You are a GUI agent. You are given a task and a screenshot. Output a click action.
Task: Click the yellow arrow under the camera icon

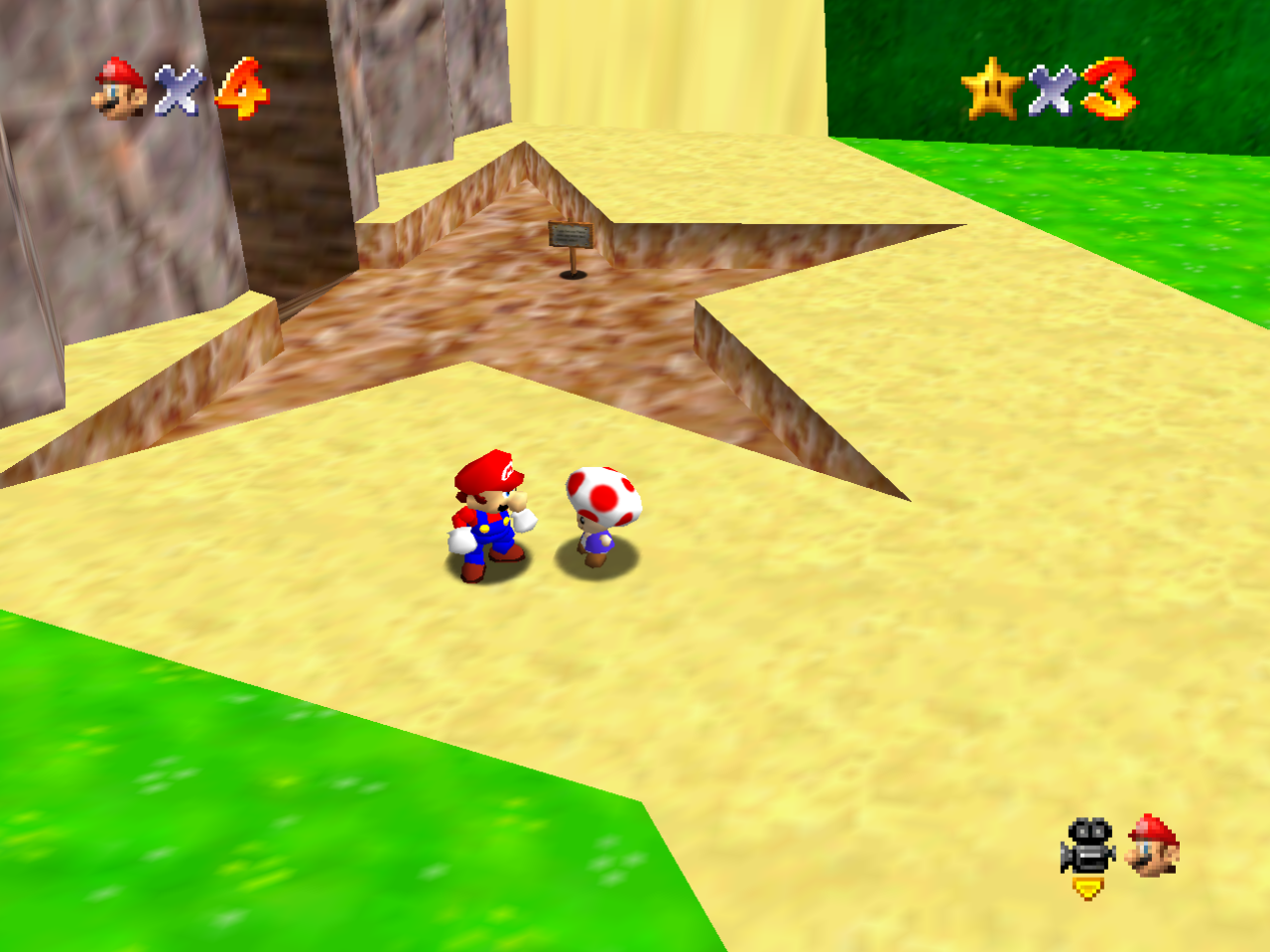(x=1088, y=886)
